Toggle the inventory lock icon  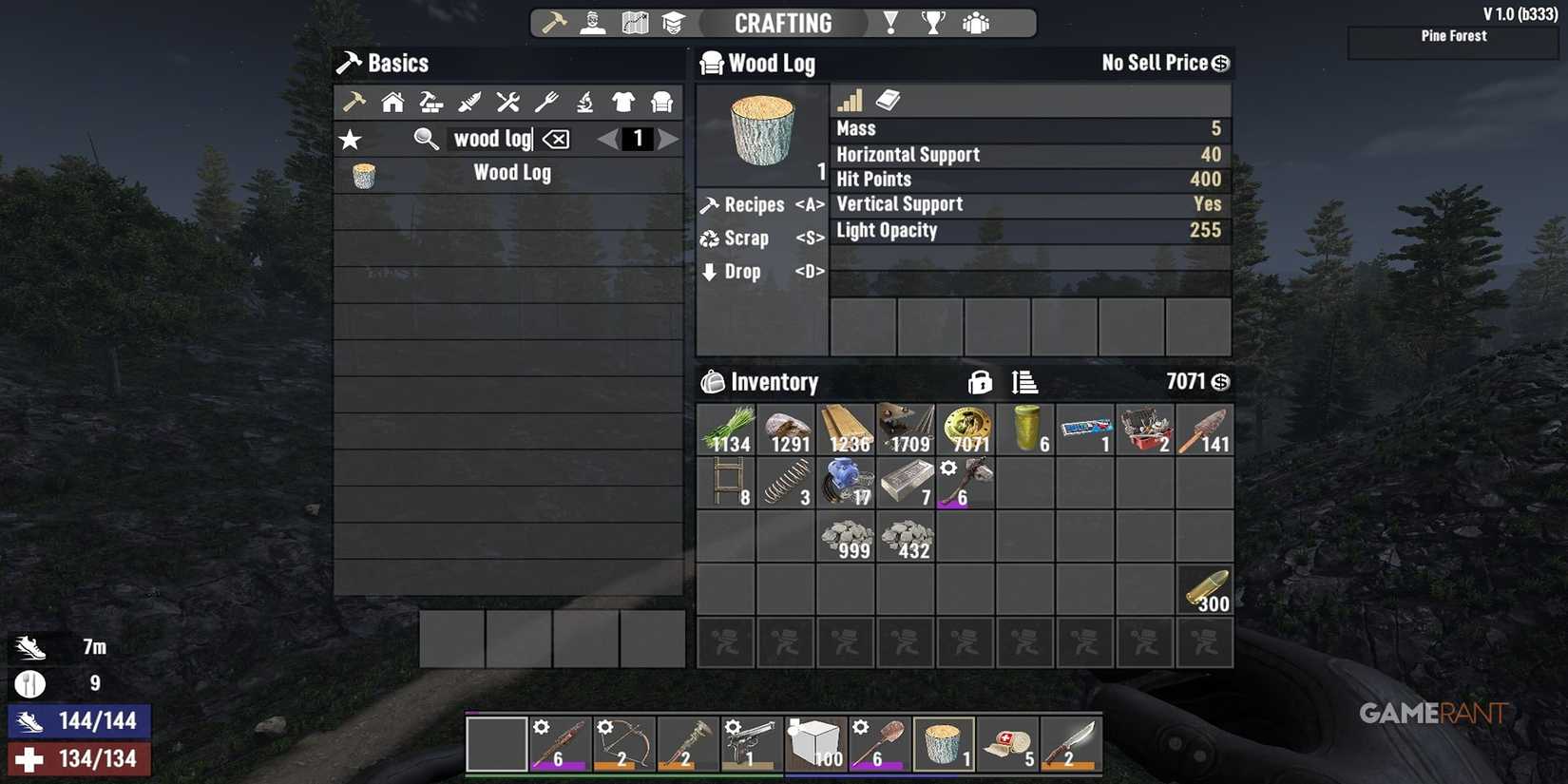(x=979, y=382)
